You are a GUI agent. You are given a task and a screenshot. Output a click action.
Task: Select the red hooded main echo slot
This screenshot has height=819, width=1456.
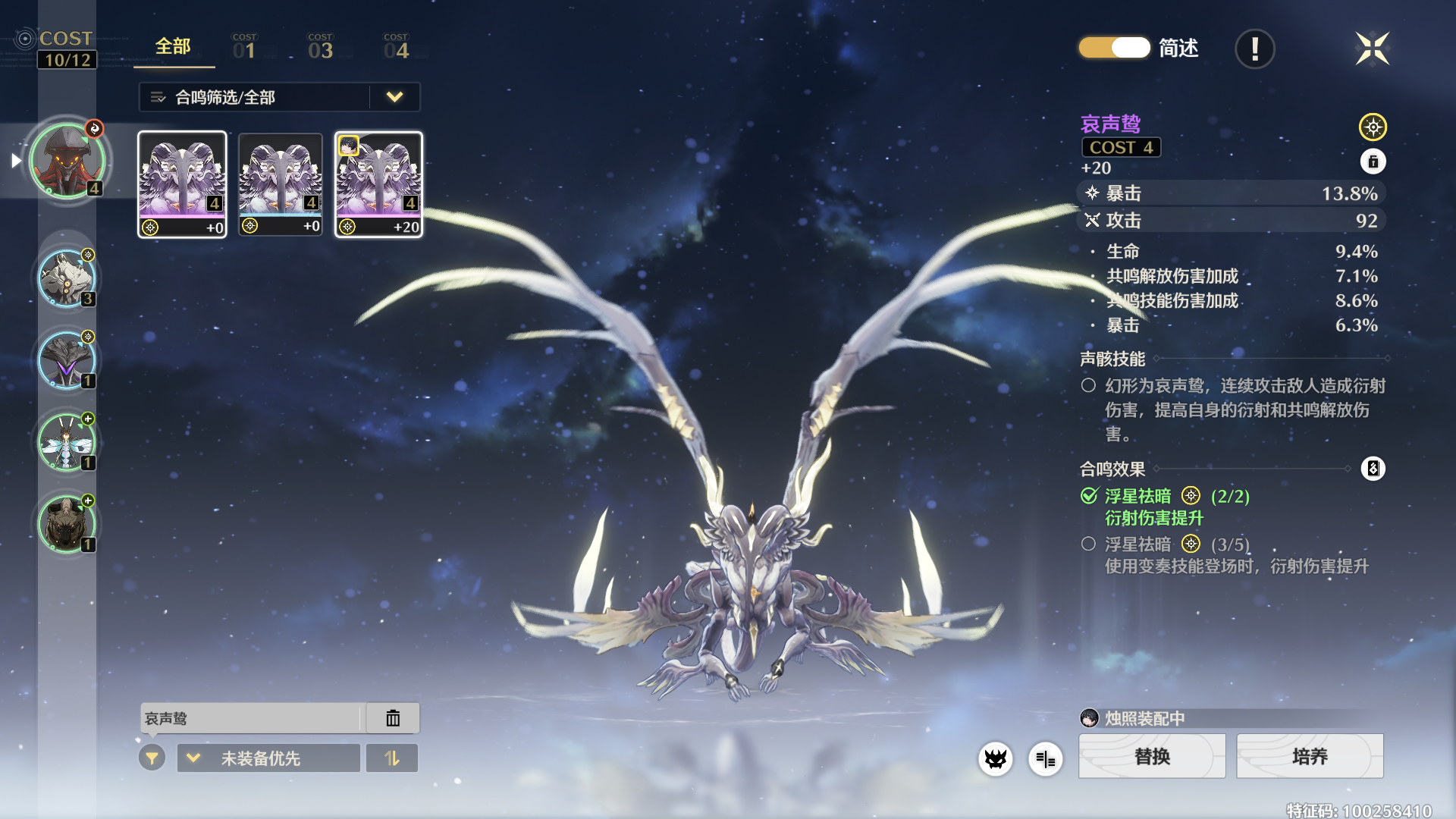pos(67,160)
